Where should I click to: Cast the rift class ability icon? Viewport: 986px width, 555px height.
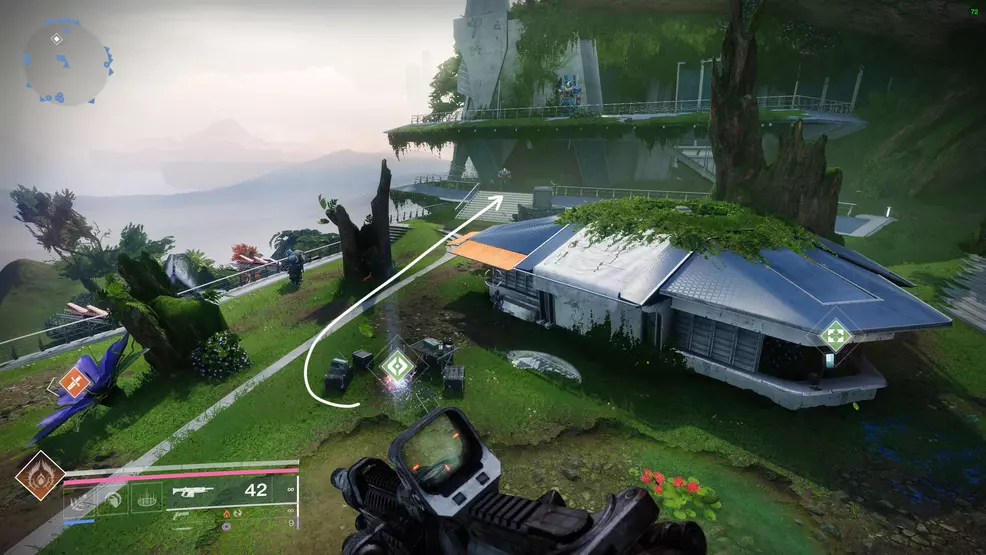coord(146,496)
